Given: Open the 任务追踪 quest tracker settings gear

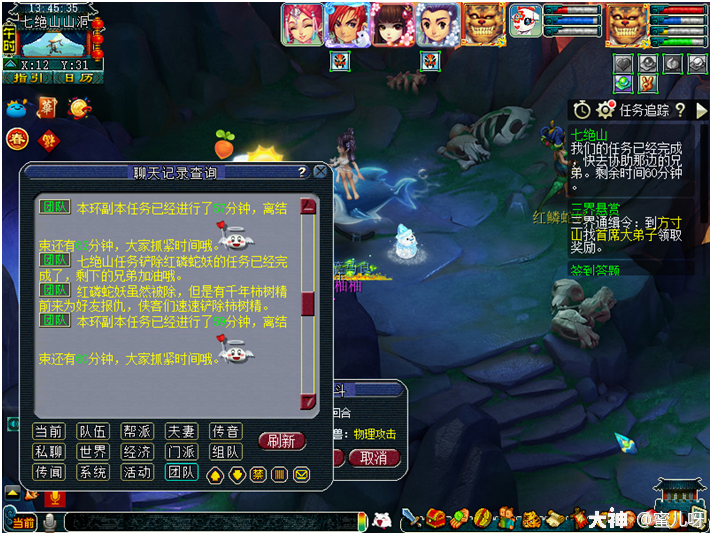Looking at the screenshot, I should (604, 110).
